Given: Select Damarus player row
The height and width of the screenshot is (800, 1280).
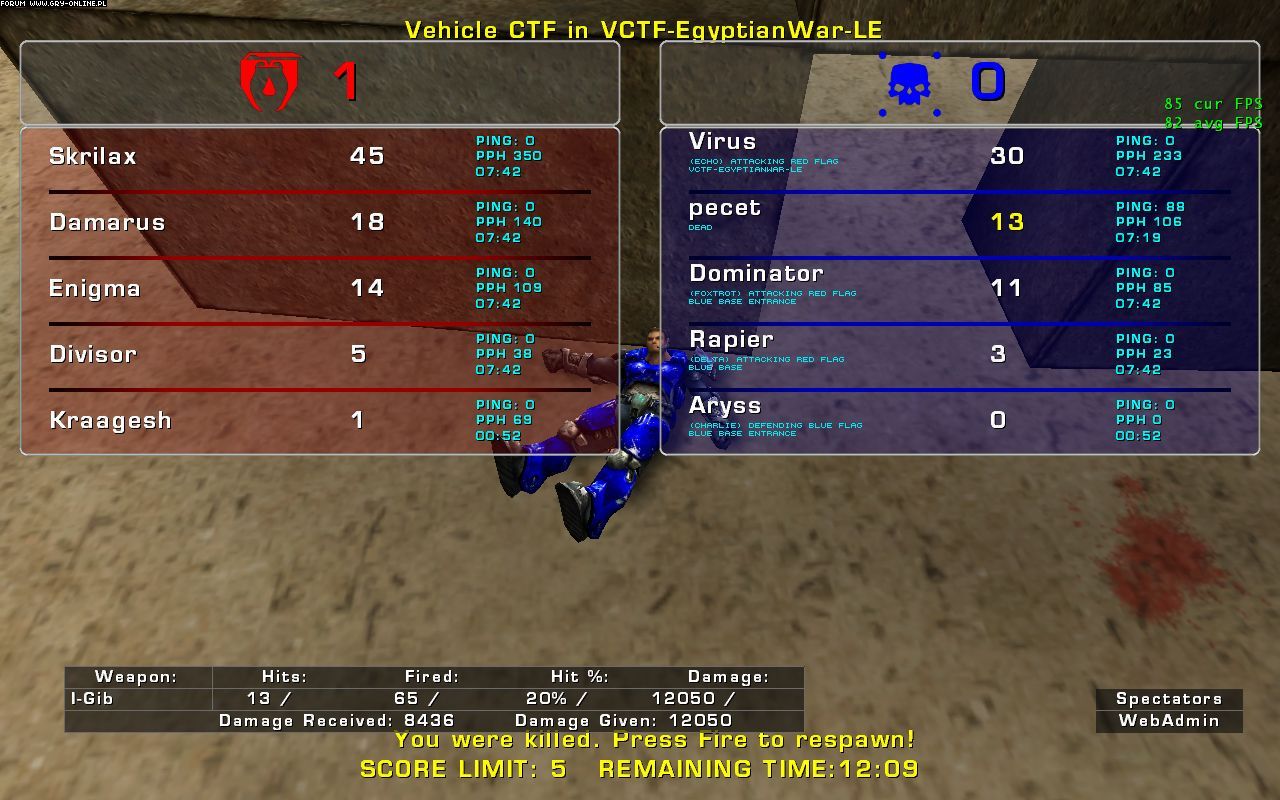Looking at the screenshot, I should coord(107,222).
